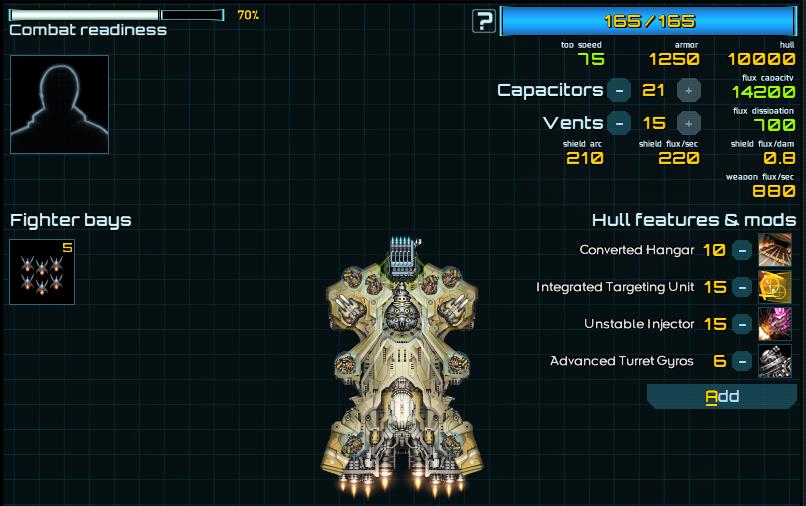Screen dimensions: 806x506
Task: Select the Unstable Injector icon
Action: click(x=775, y=324)
